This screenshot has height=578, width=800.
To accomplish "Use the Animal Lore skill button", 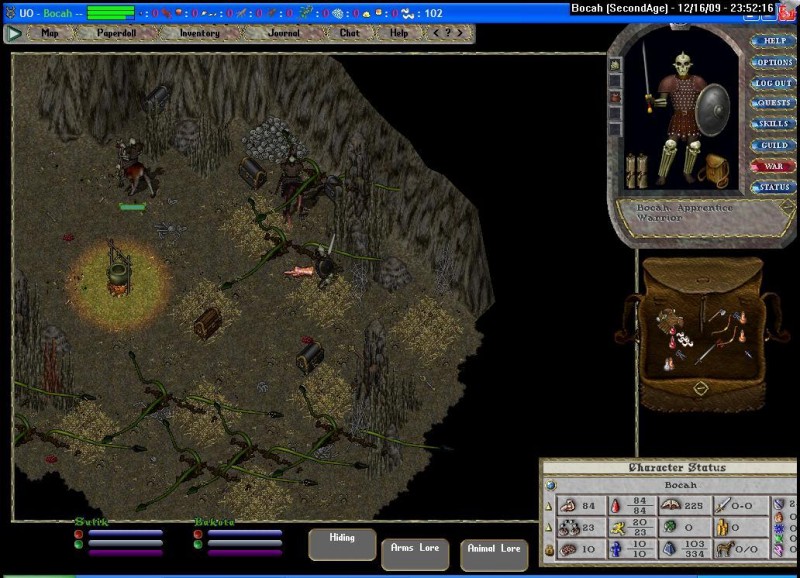I will click(494, 553).
